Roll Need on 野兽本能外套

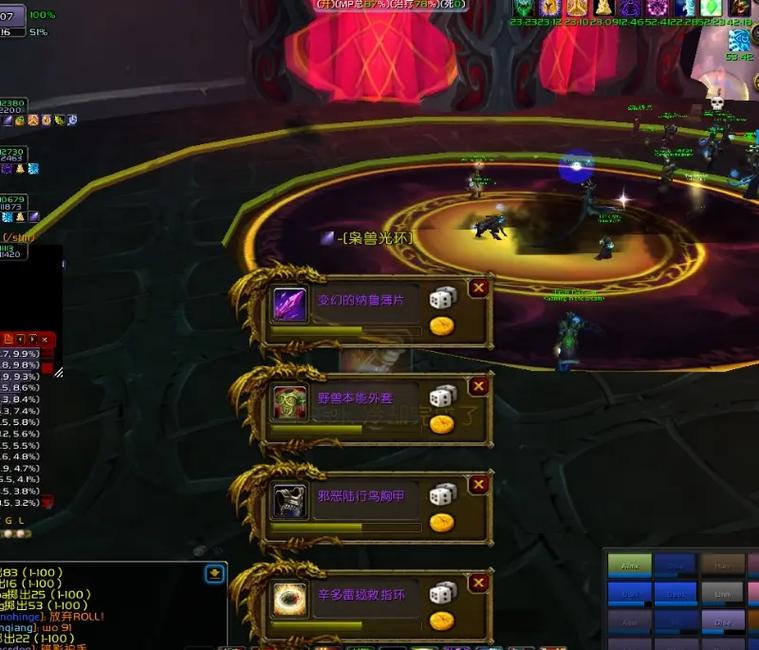coord(442,397)
